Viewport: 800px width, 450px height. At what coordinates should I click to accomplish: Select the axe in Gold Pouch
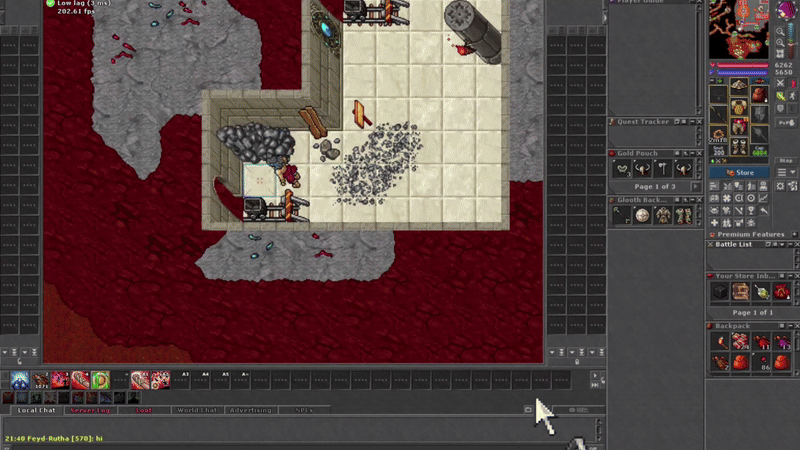pos(662,169)
